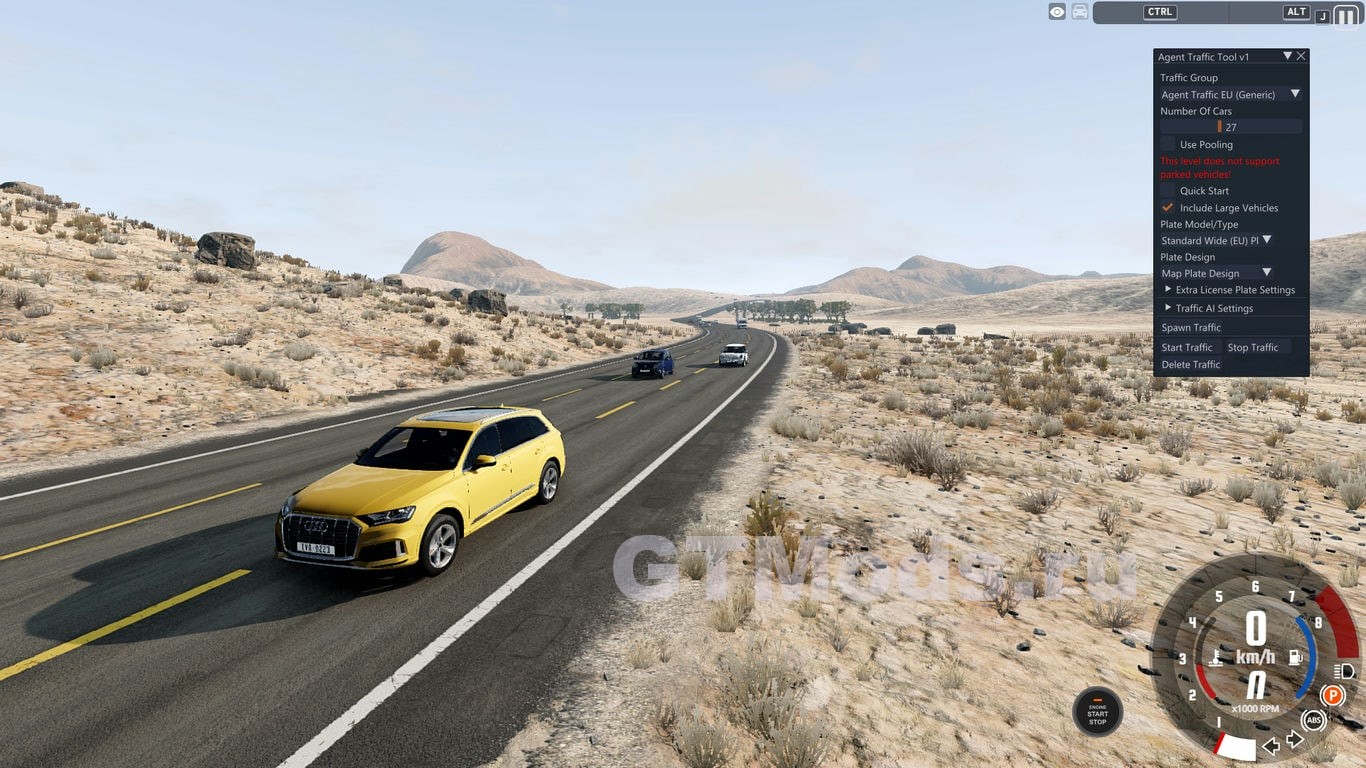Uncheck Include Large Vehicles
The image size is (1366, 768).
pos(1168,207)
